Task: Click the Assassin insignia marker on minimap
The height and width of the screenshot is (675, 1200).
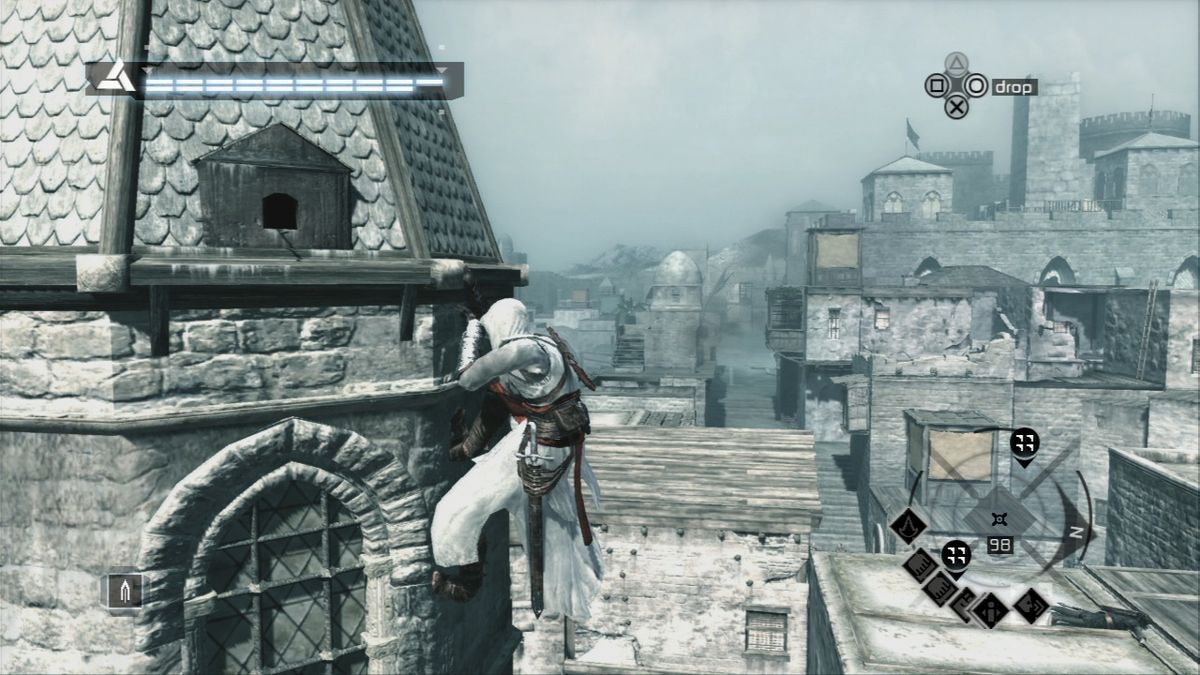Action: click(x=908, y=526)
